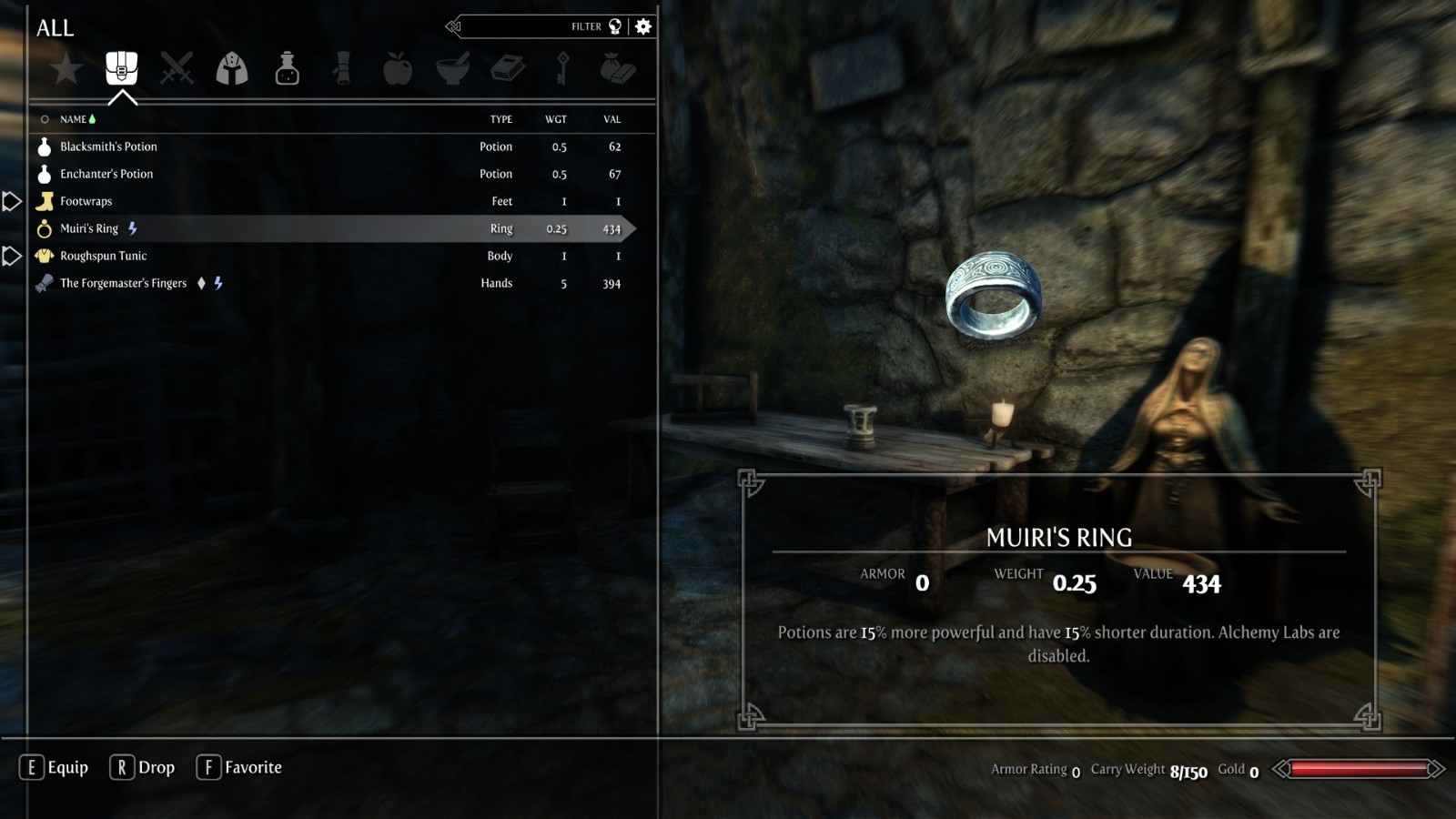Select Muiri's Ring in the list

89,228
